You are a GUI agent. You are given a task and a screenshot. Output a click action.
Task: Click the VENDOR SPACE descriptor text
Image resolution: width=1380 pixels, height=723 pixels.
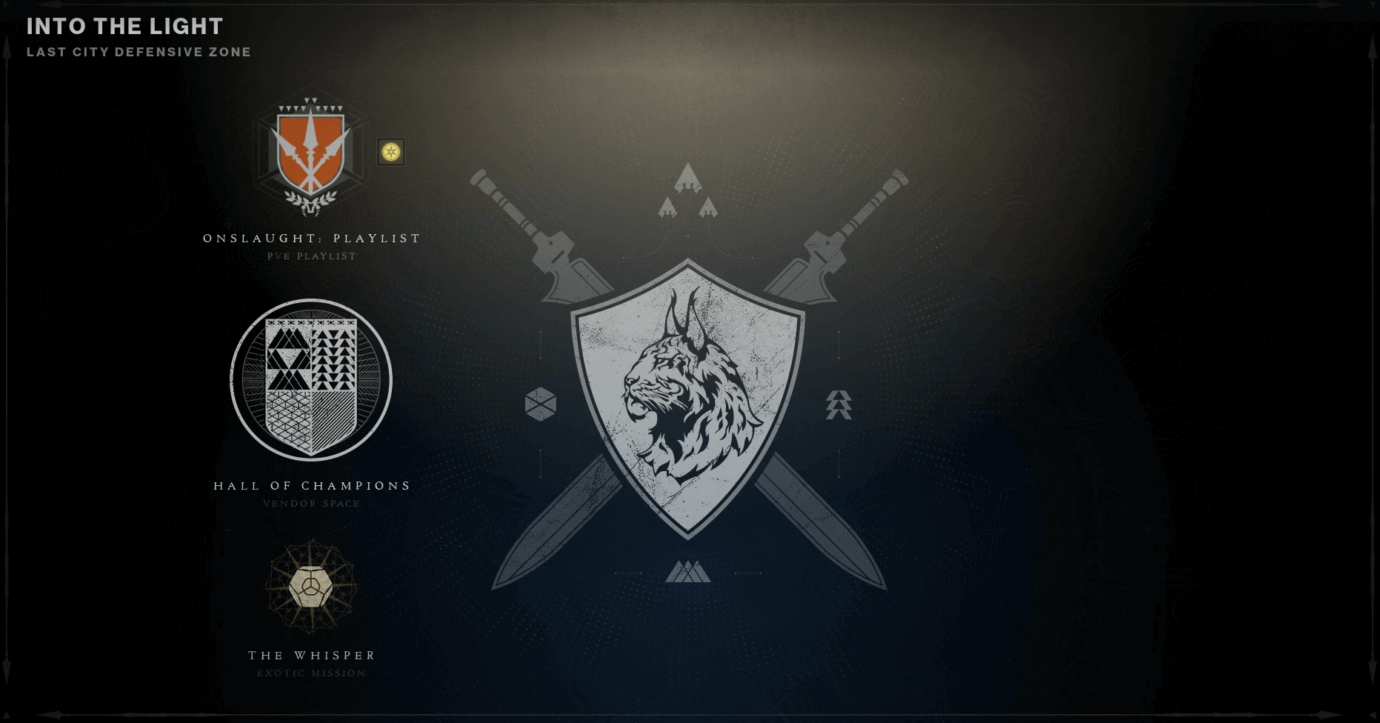311,504
